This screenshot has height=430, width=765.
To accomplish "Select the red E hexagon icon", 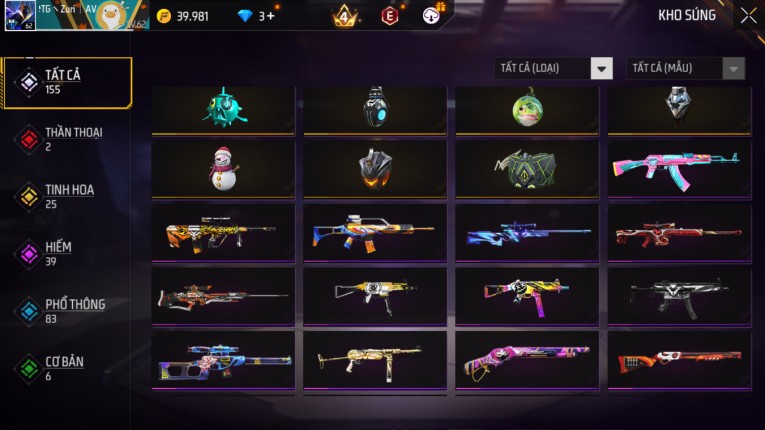I will pos(390,16).
